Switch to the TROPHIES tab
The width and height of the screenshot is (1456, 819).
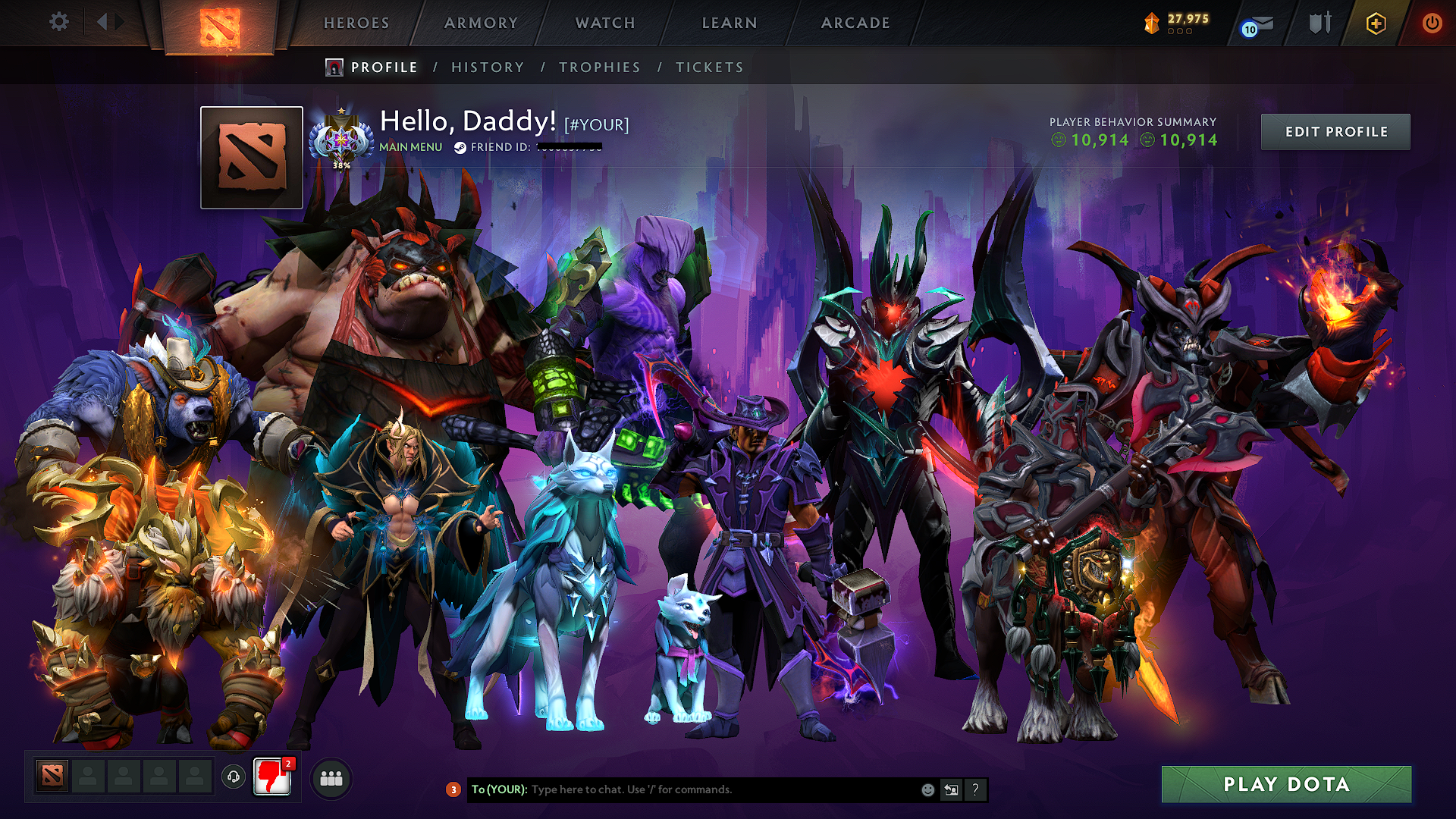(x=599, y=67)
